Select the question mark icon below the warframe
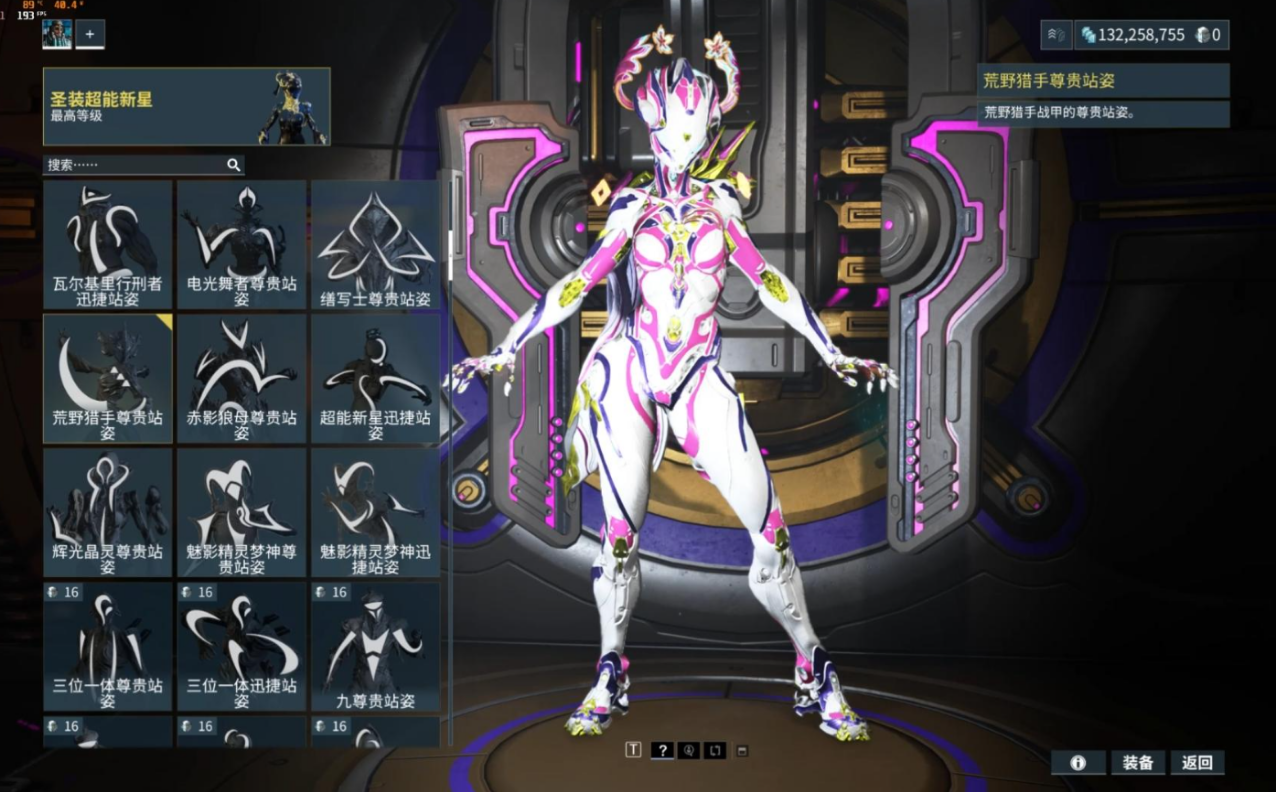Screen dimensions: 1276x792 (661, 750)
